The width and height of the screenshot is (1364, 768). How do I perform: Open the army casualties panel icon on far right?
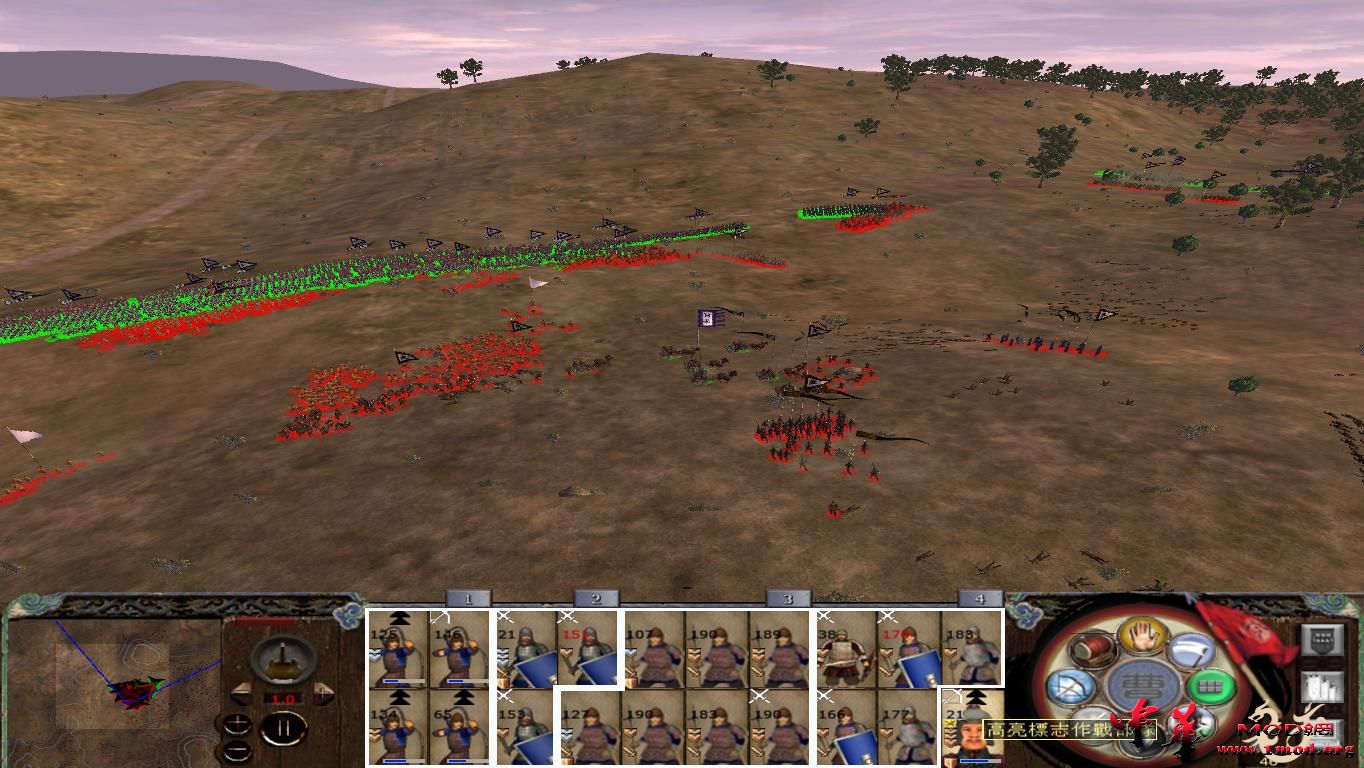tap(1321, 687)
